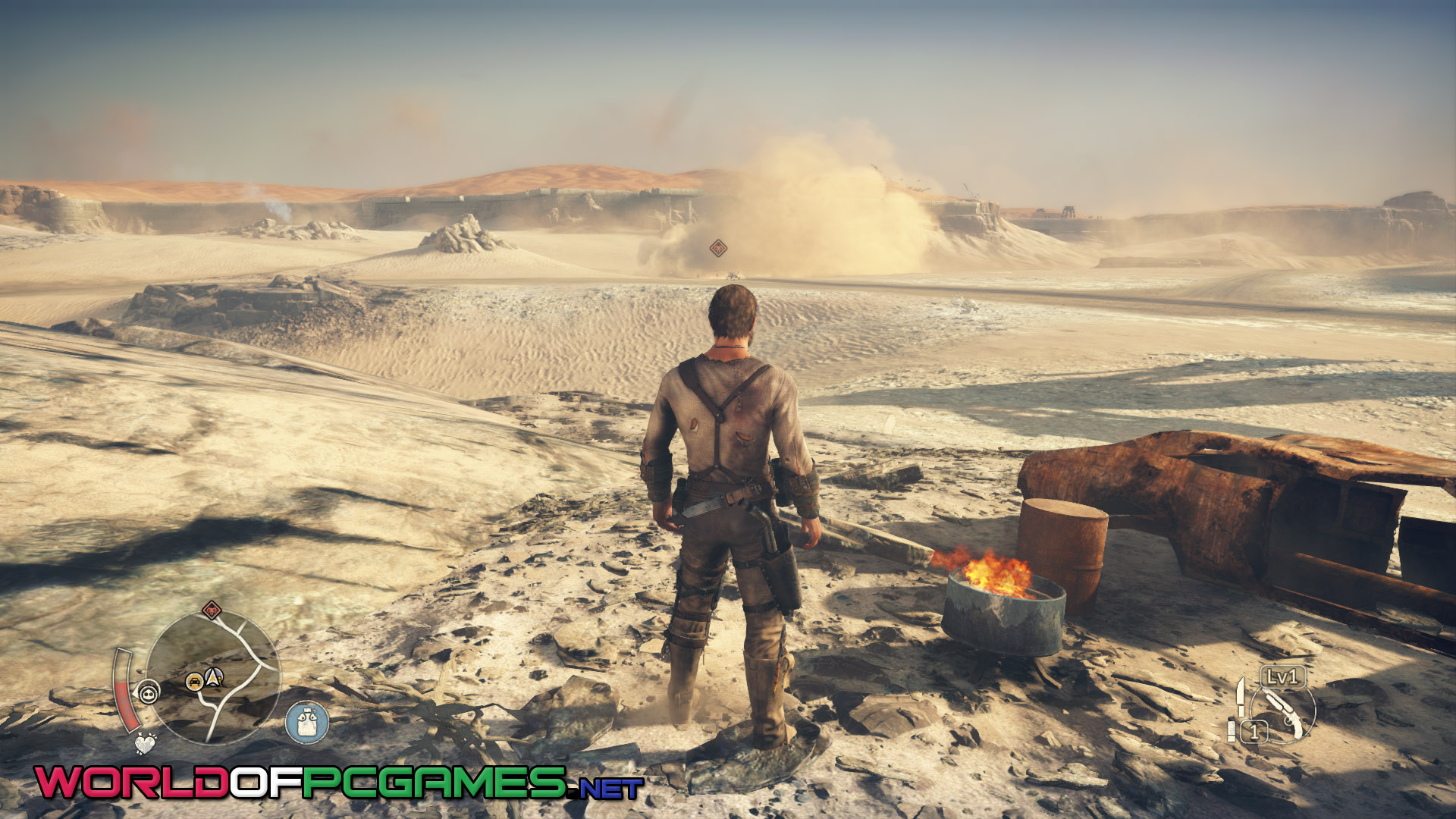Open the WorldOfPCGames.net watermark link
Image resolution: width=1456 pixels, height=819 pixels.
point(339,783)
